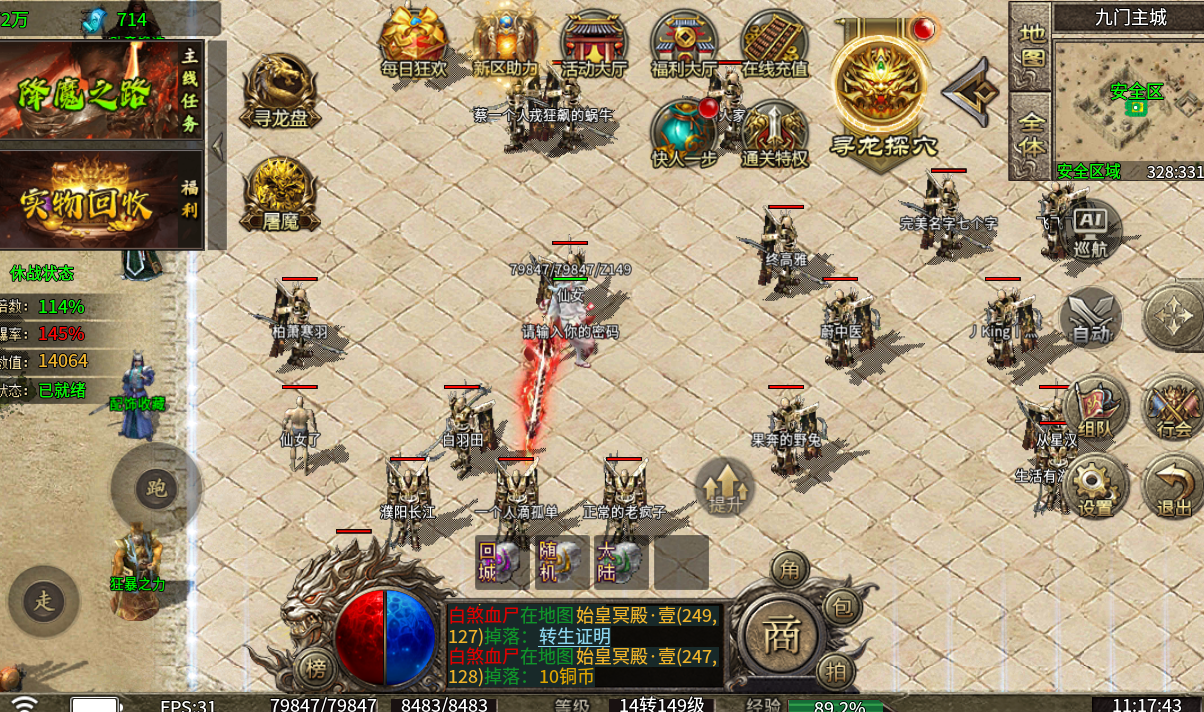Image resolution: width=1204 pixels, height=712 pixels.
Task: Open the 福利大厅 welfare hall
Action: [x=684, y=42]
